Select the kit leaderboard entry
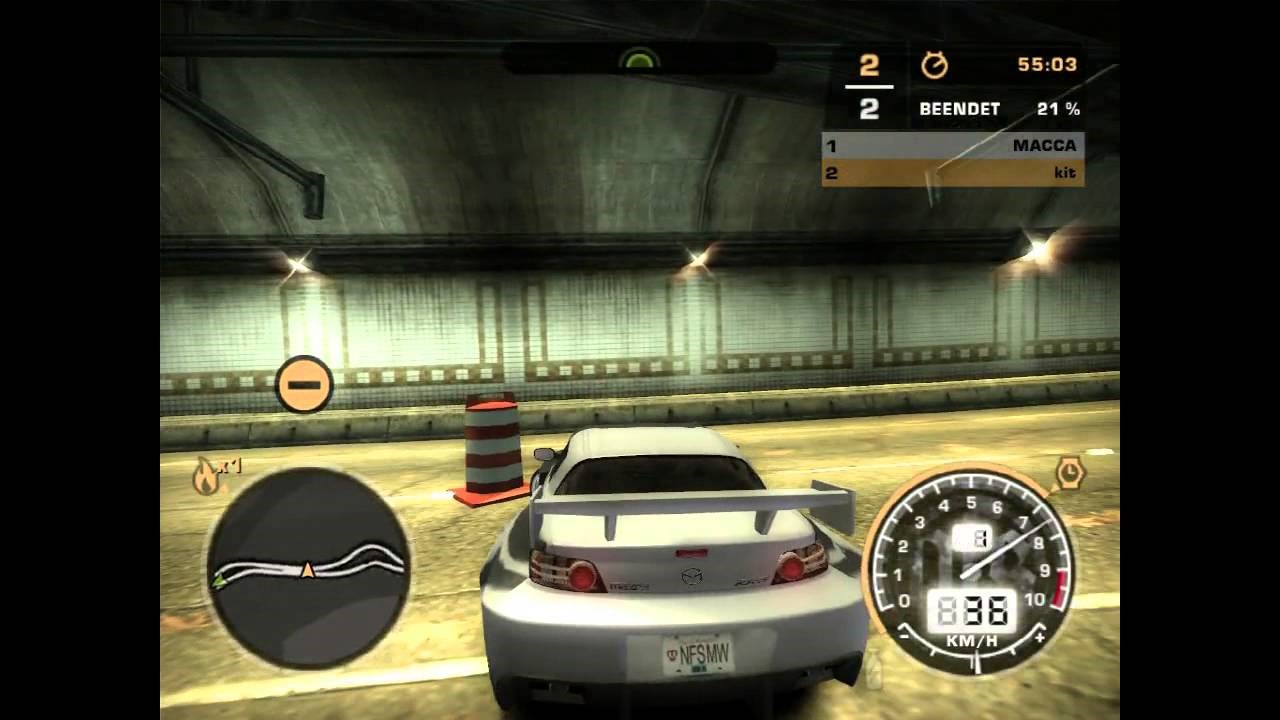The height and width of the screenshot is (720, 1280). 1066,172
